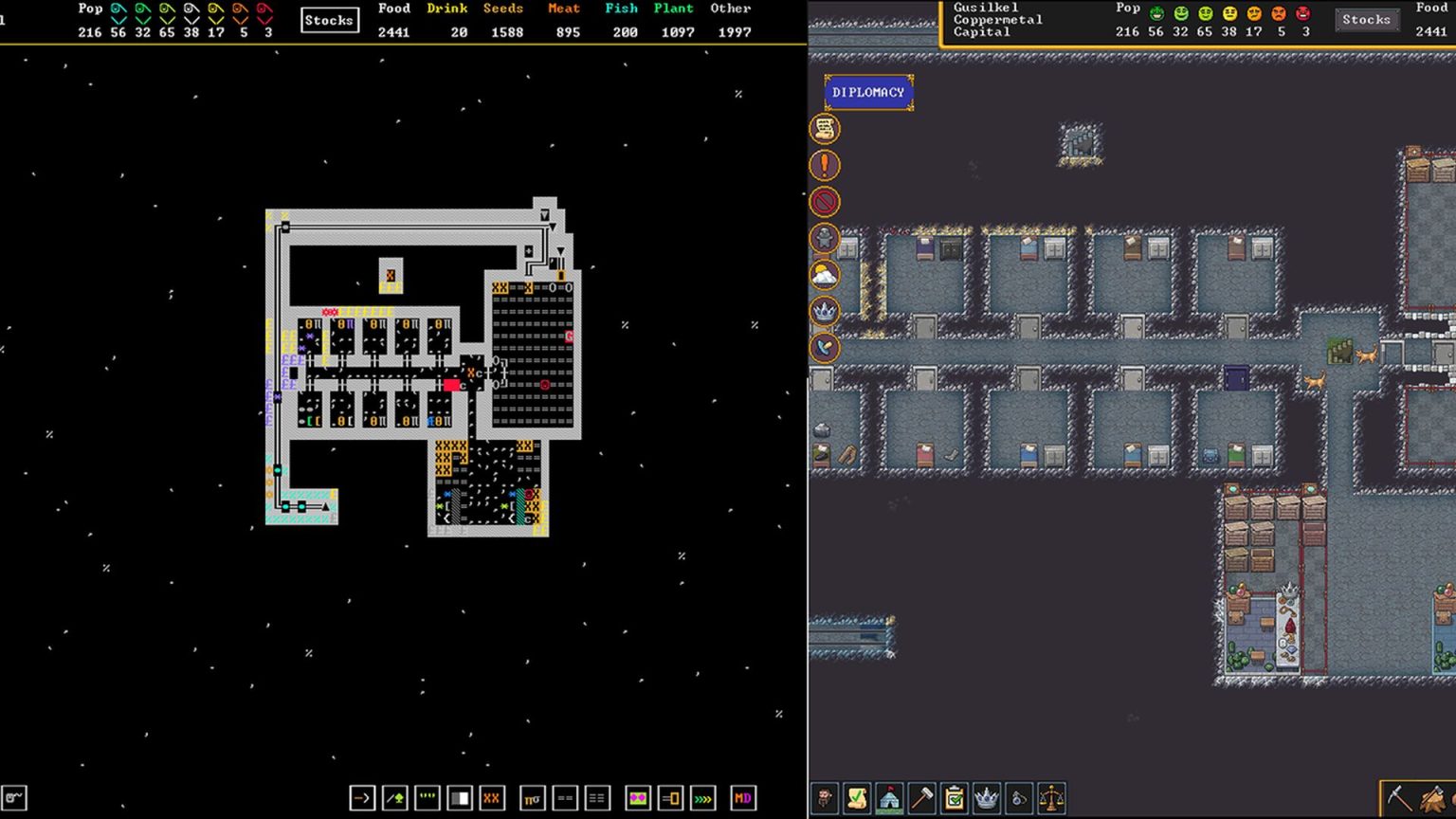Open the nobles crown icon
The image size is (1456, 819).
click(989, 799)
